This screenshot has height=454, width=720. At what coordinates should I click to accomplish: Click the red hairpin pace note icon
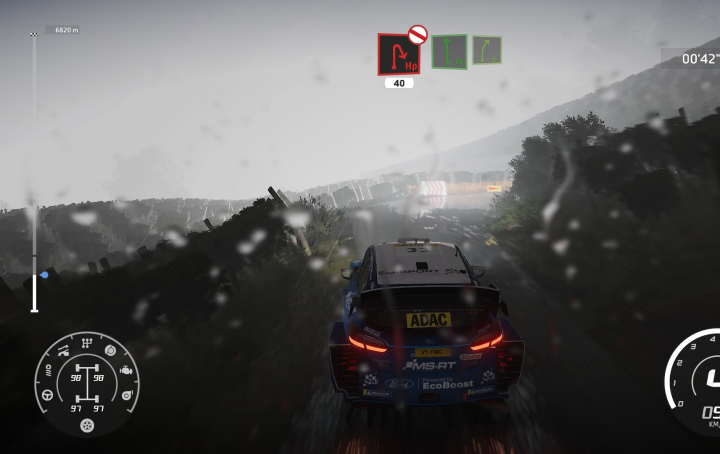click(x=398, y=54)
